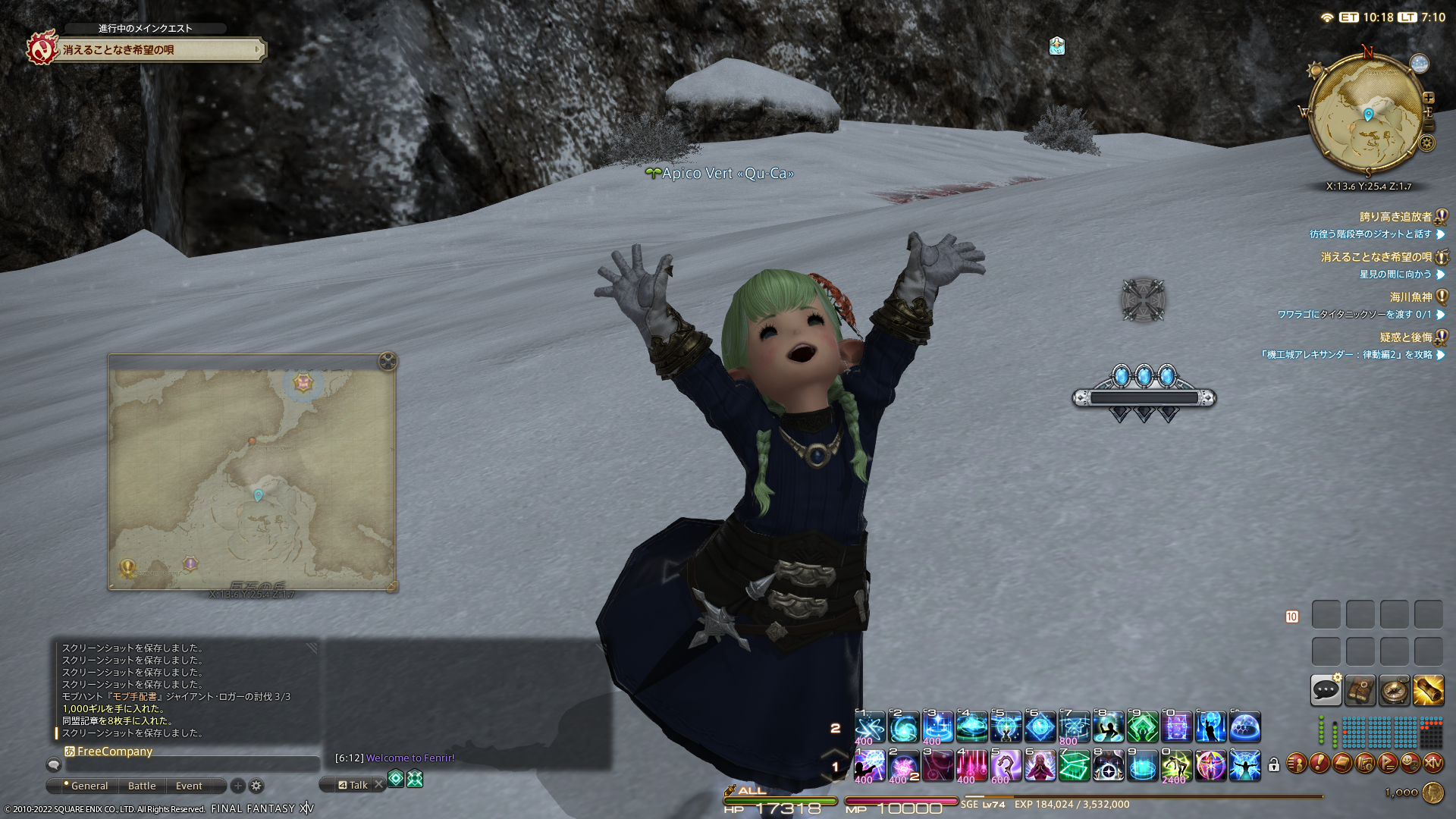1456x819 pixels.
Task: Toggle the hotbar padlock icon
Action: pos(1274,765)
